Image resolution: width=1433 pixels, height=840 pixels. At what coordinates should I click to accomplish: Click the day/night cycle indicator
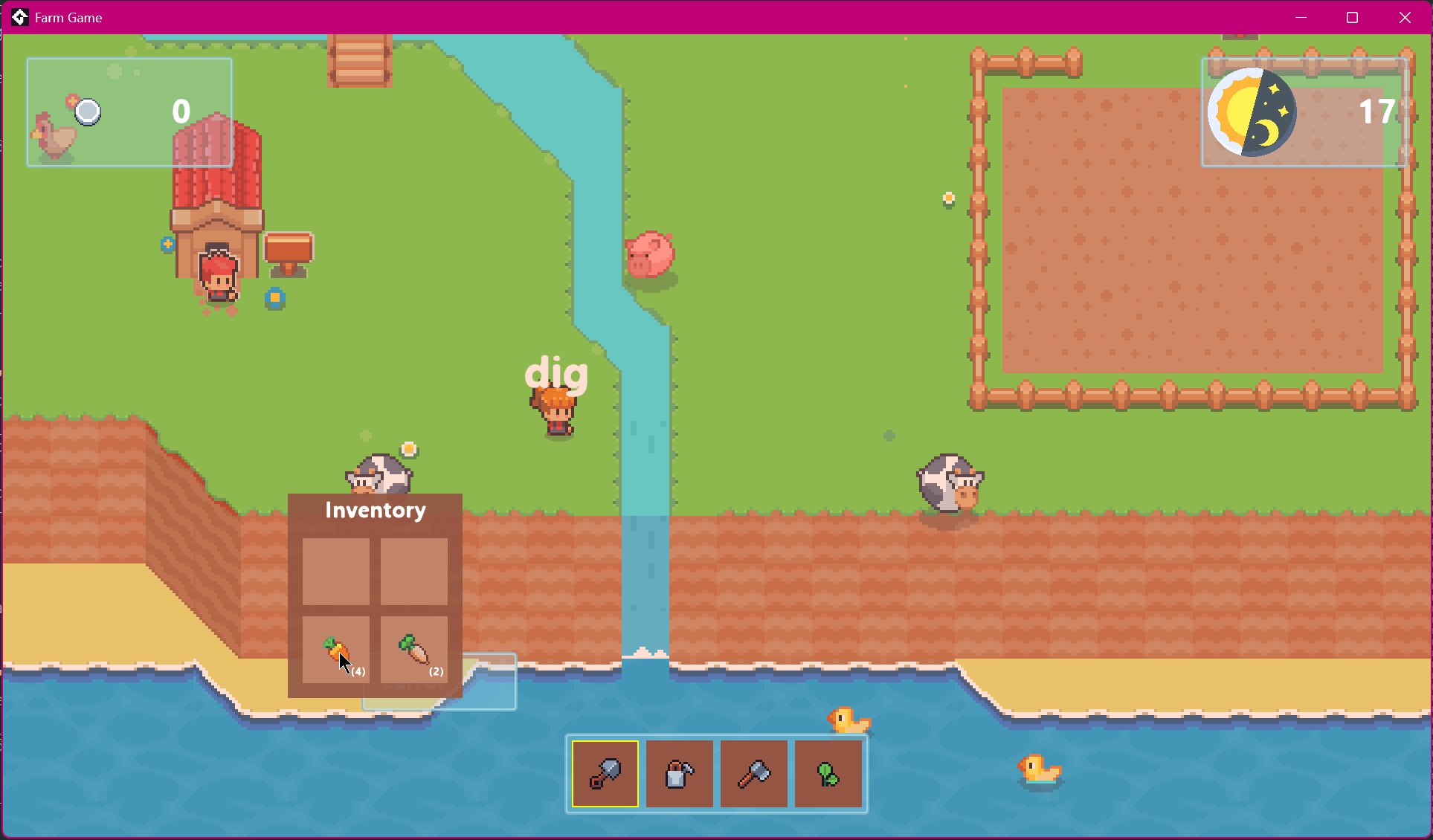coord(1254,112)
